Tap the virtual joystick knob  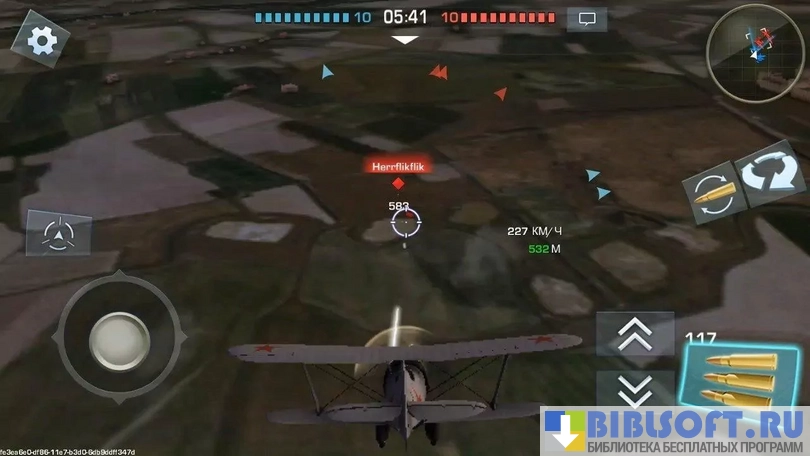click(119, 341)
